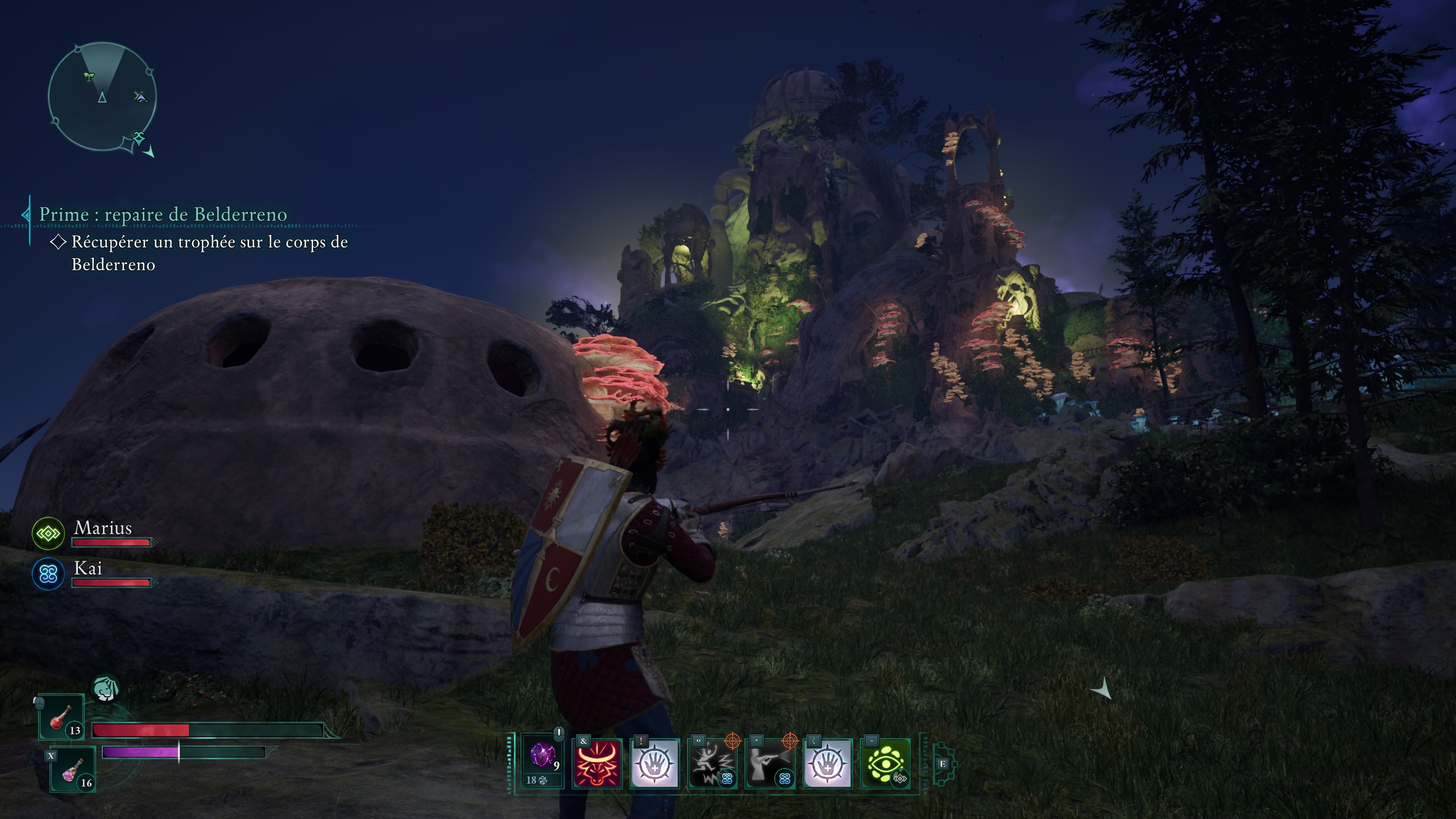Viewport: 1456px width, 819px height.
Task: Trigger the leaping figure lightning companion ability
Action: [712, 763]
